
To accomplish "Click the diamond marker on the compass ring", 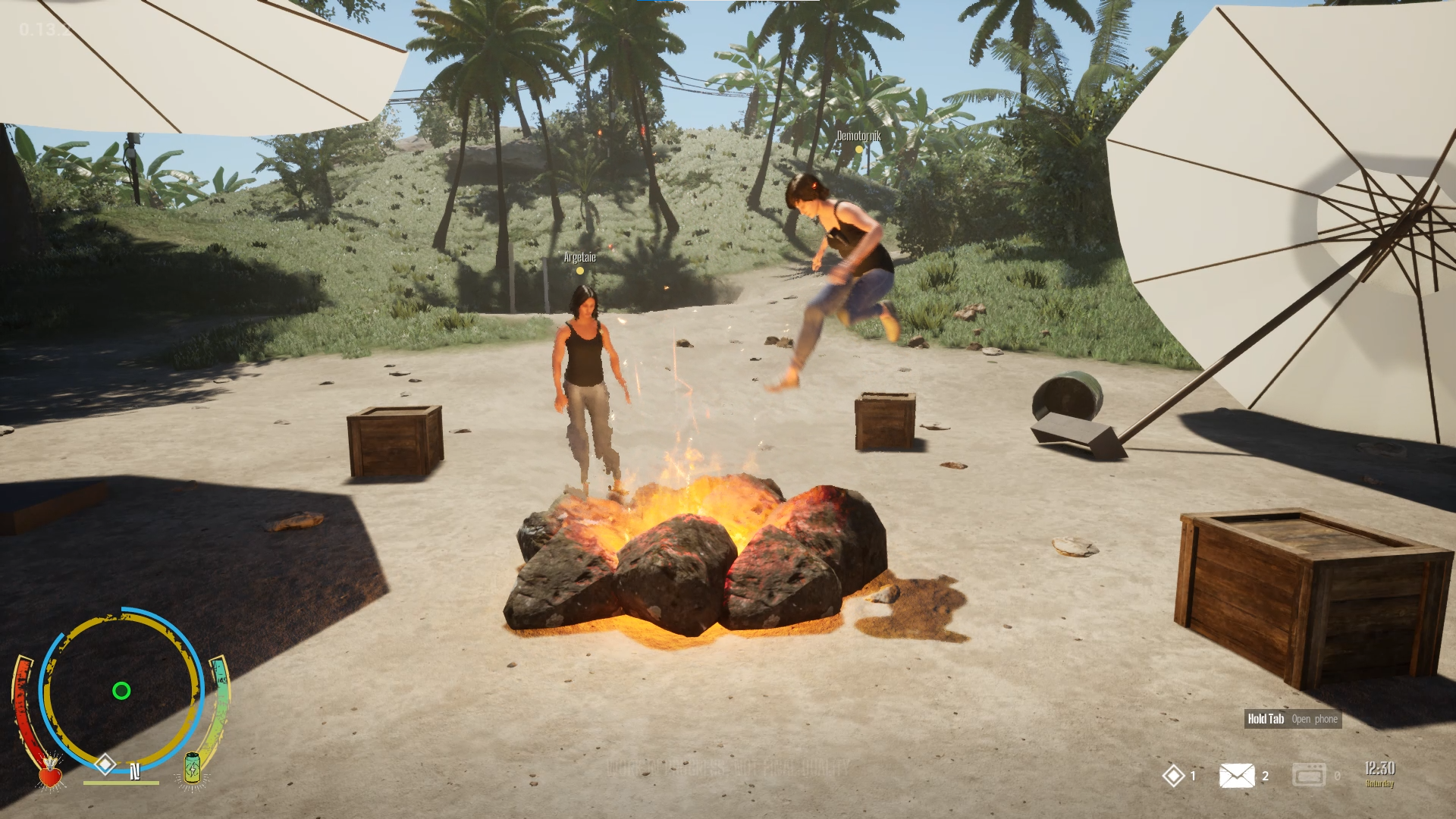I will coord(105,763).
